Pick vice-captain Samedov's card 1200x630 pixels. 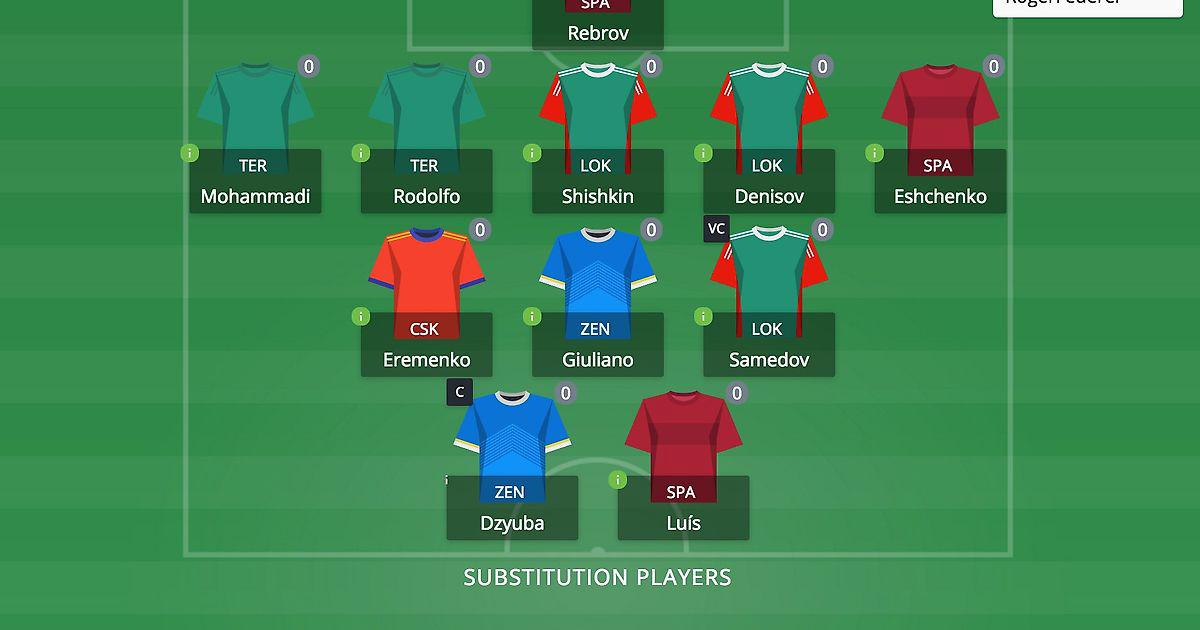(768, 345)
